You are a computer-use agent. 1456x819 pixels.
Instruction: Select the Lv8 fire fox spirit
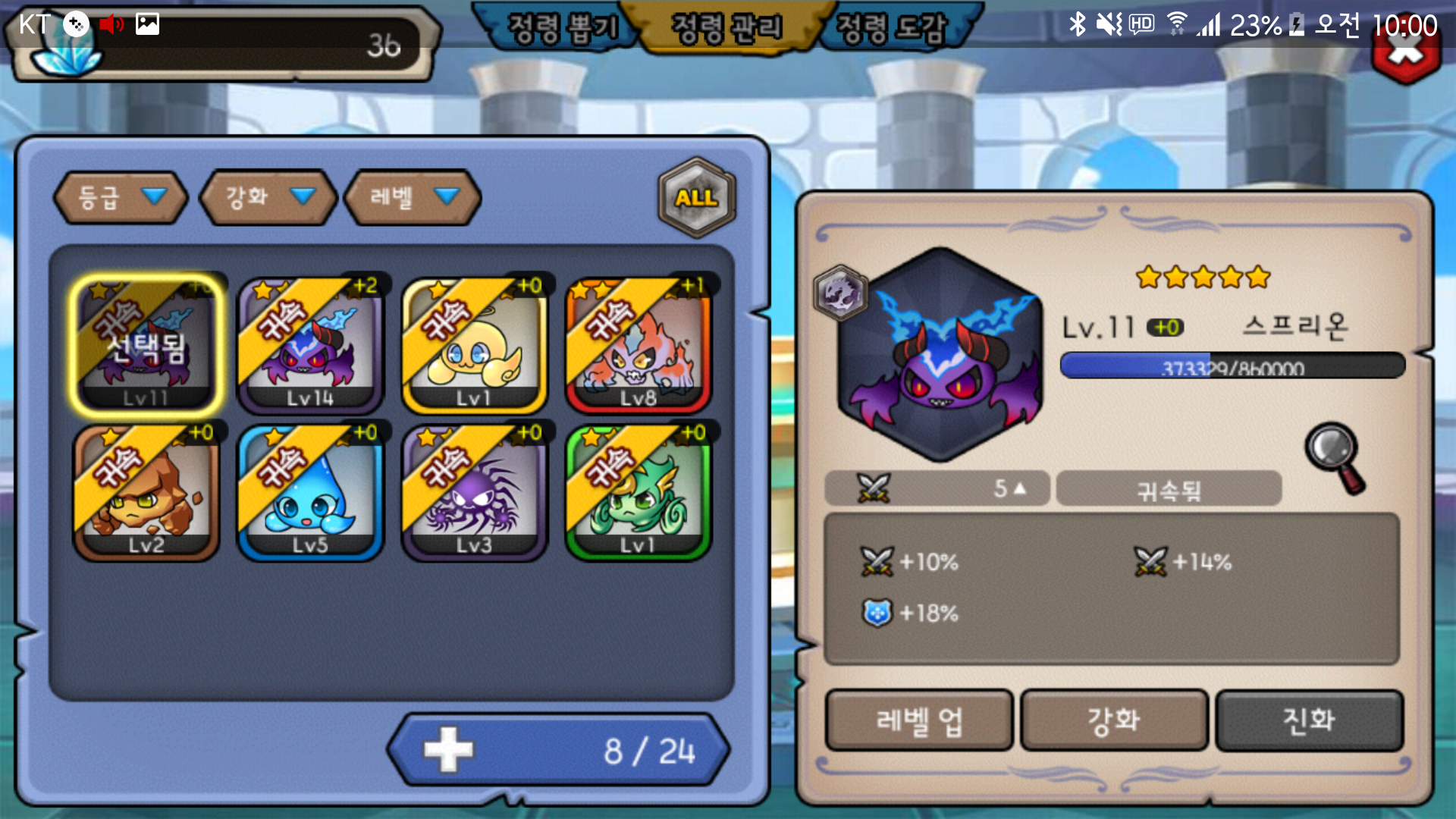[639, 345]
